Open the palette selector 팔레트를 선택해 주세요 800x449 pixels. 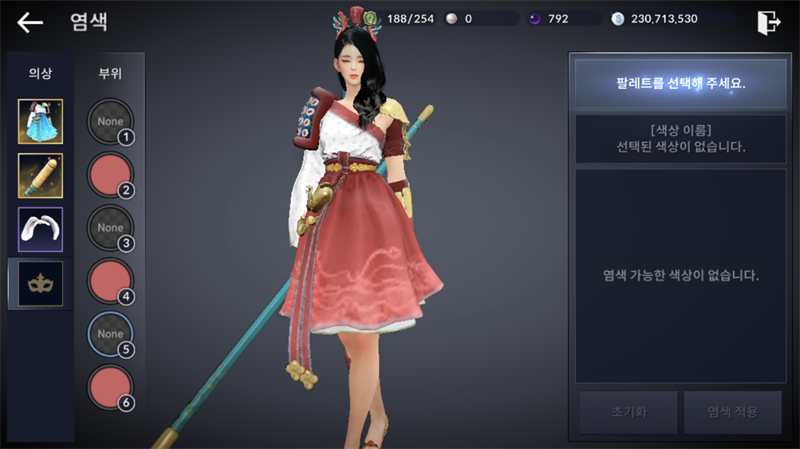tap(680, 83)
